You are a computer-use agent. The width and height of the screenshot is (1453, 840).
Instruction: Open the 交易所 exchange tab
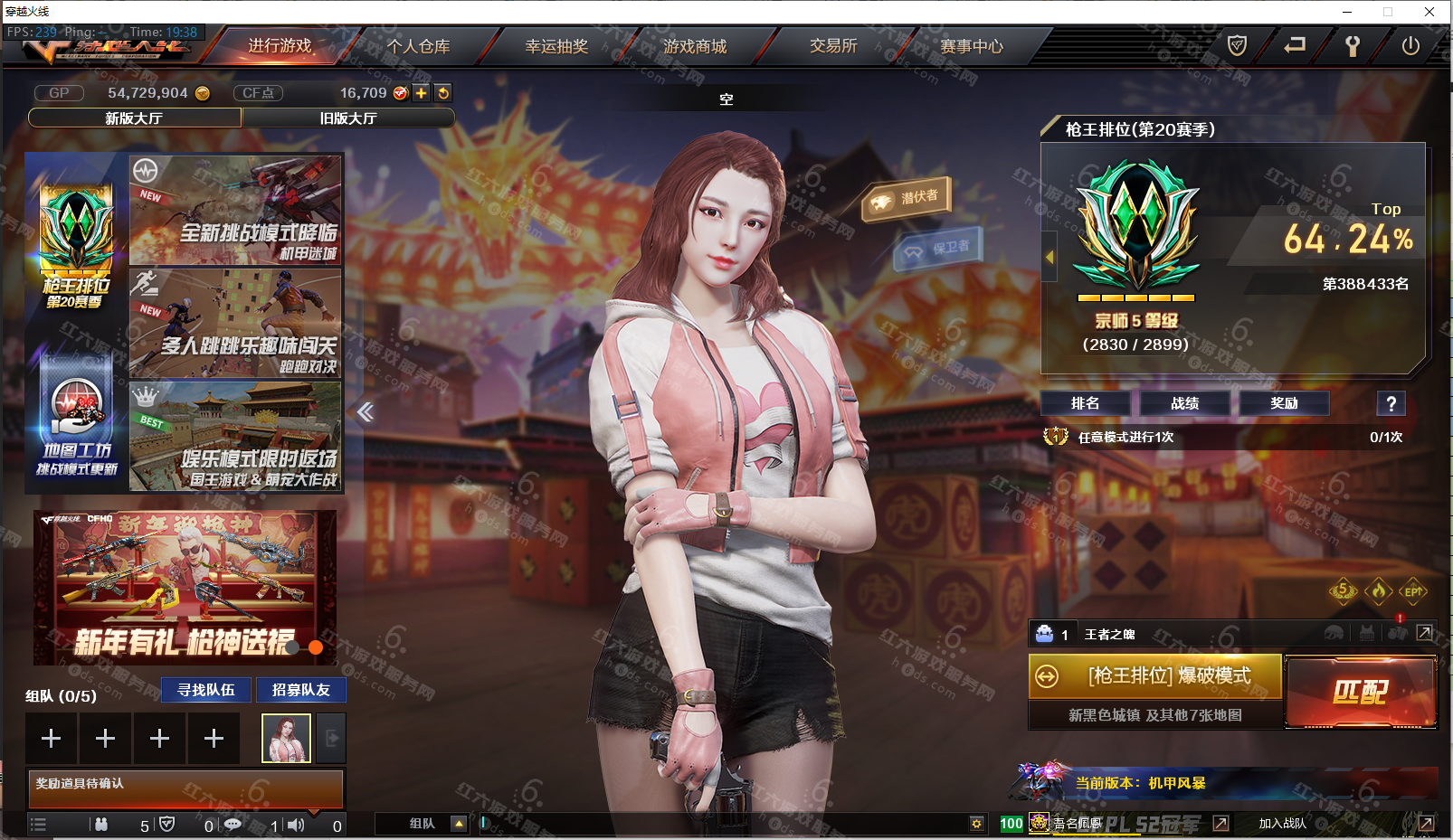(x=833, y=46)
